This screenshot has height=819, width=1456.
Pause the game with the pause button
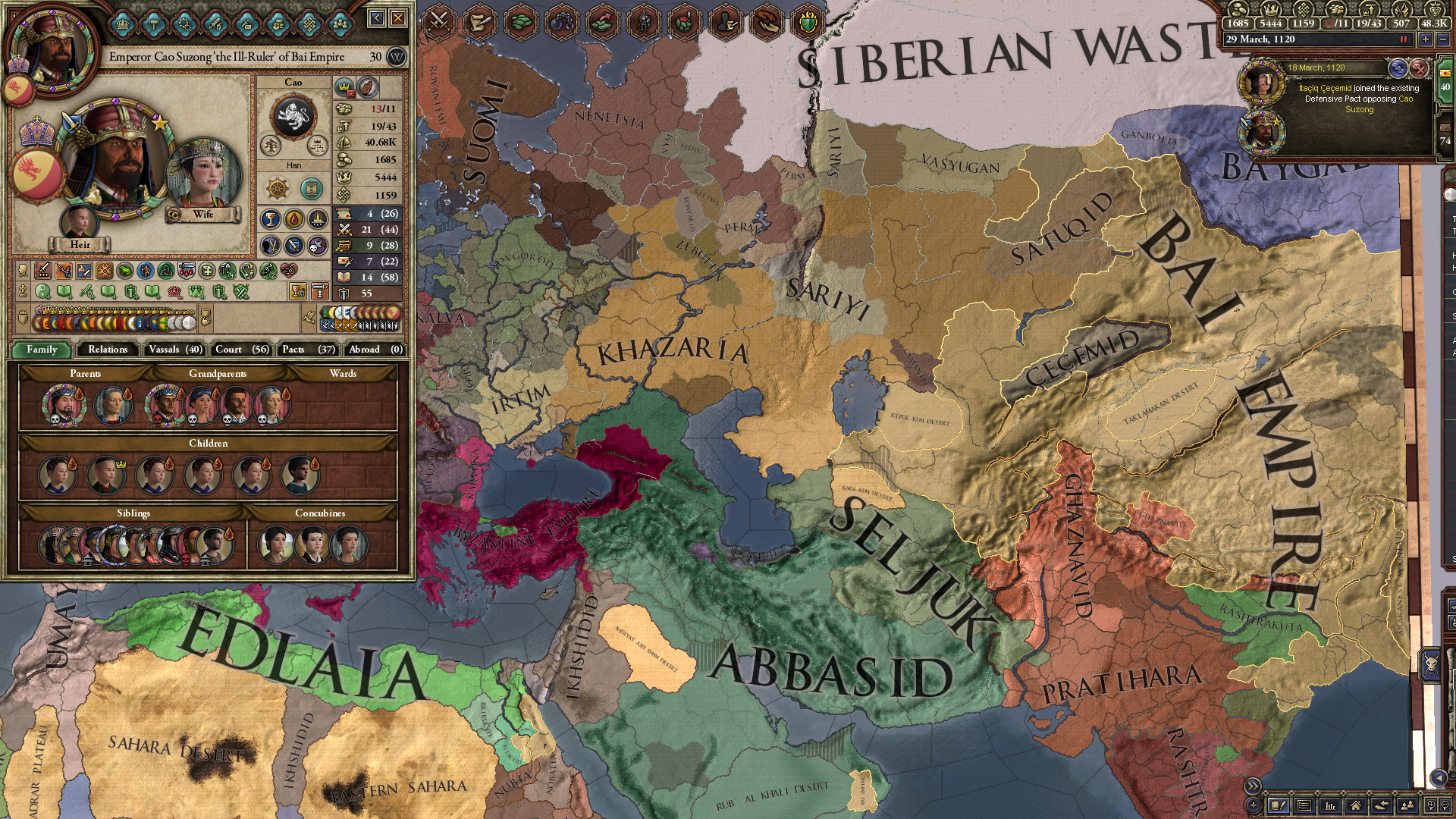[1404, 41]
